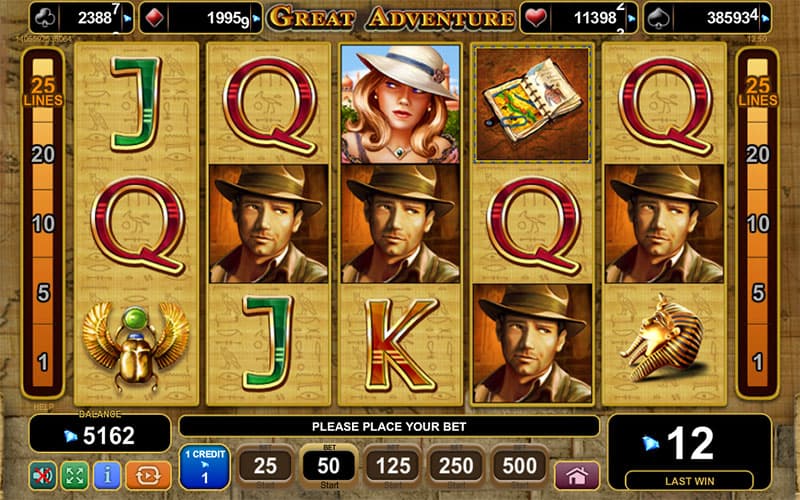Image resolution: width=800 pixels, height=500 pixels.
Task: Spin with the maximum 500 bet
Action: pyautogui.click(x=520, y=467)
